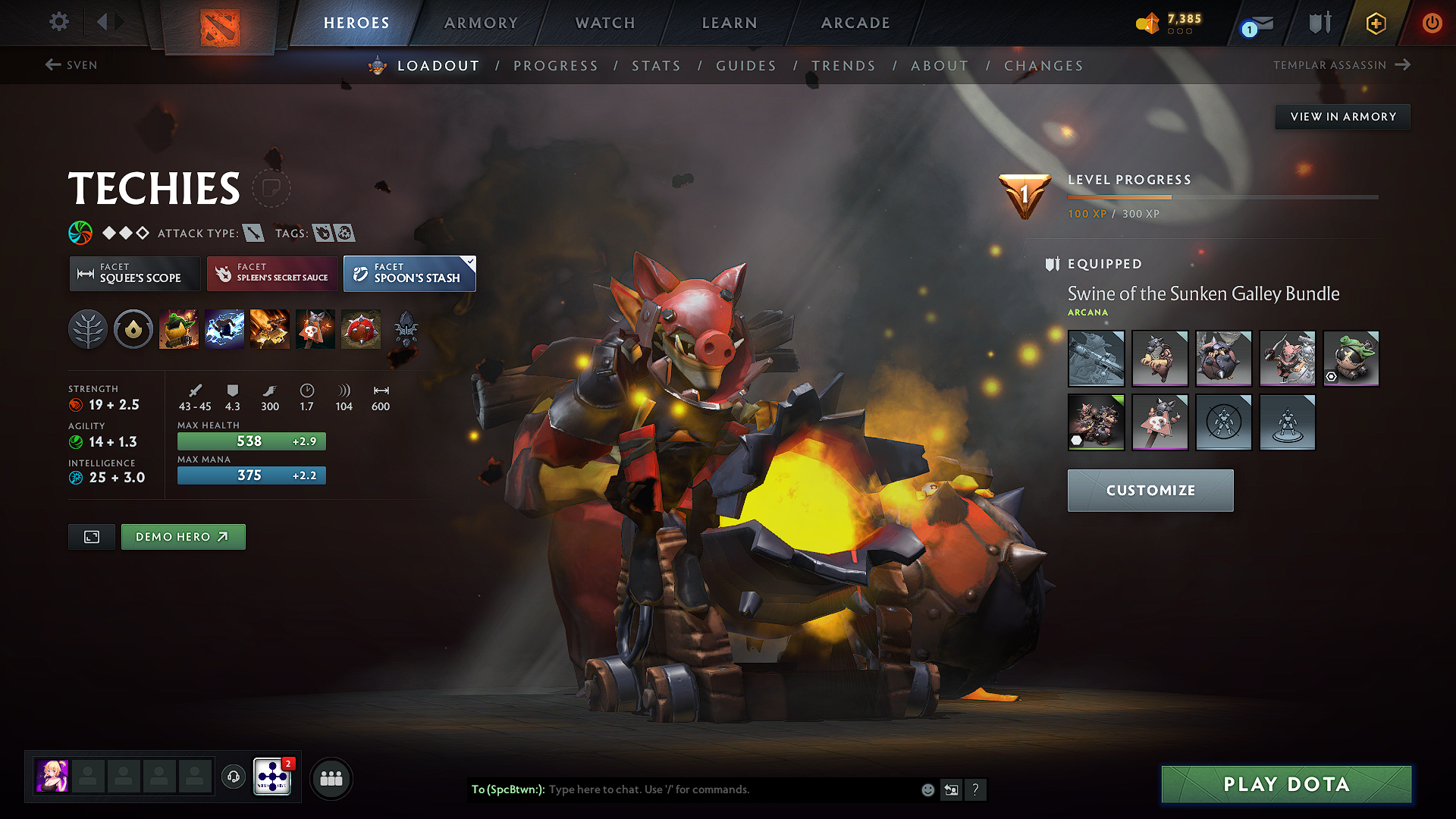Click the voice chat headset icon near party slots

tap(233, 778)
